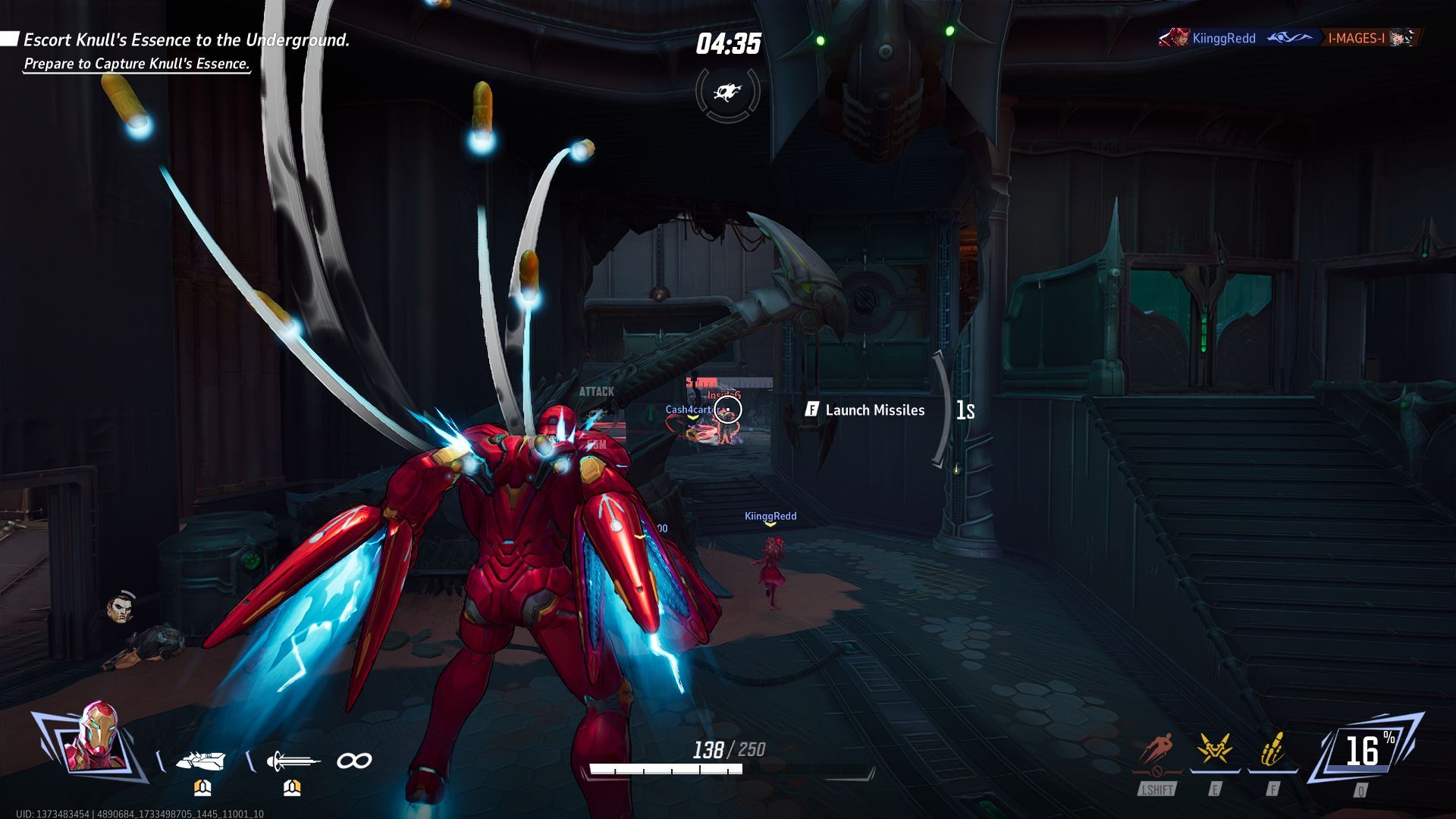Image resolution: width=1456 pixels, height=819 pixels.
Task: Activate the Armor Overdrive ability icon
Action: (x=1215, y=751)
